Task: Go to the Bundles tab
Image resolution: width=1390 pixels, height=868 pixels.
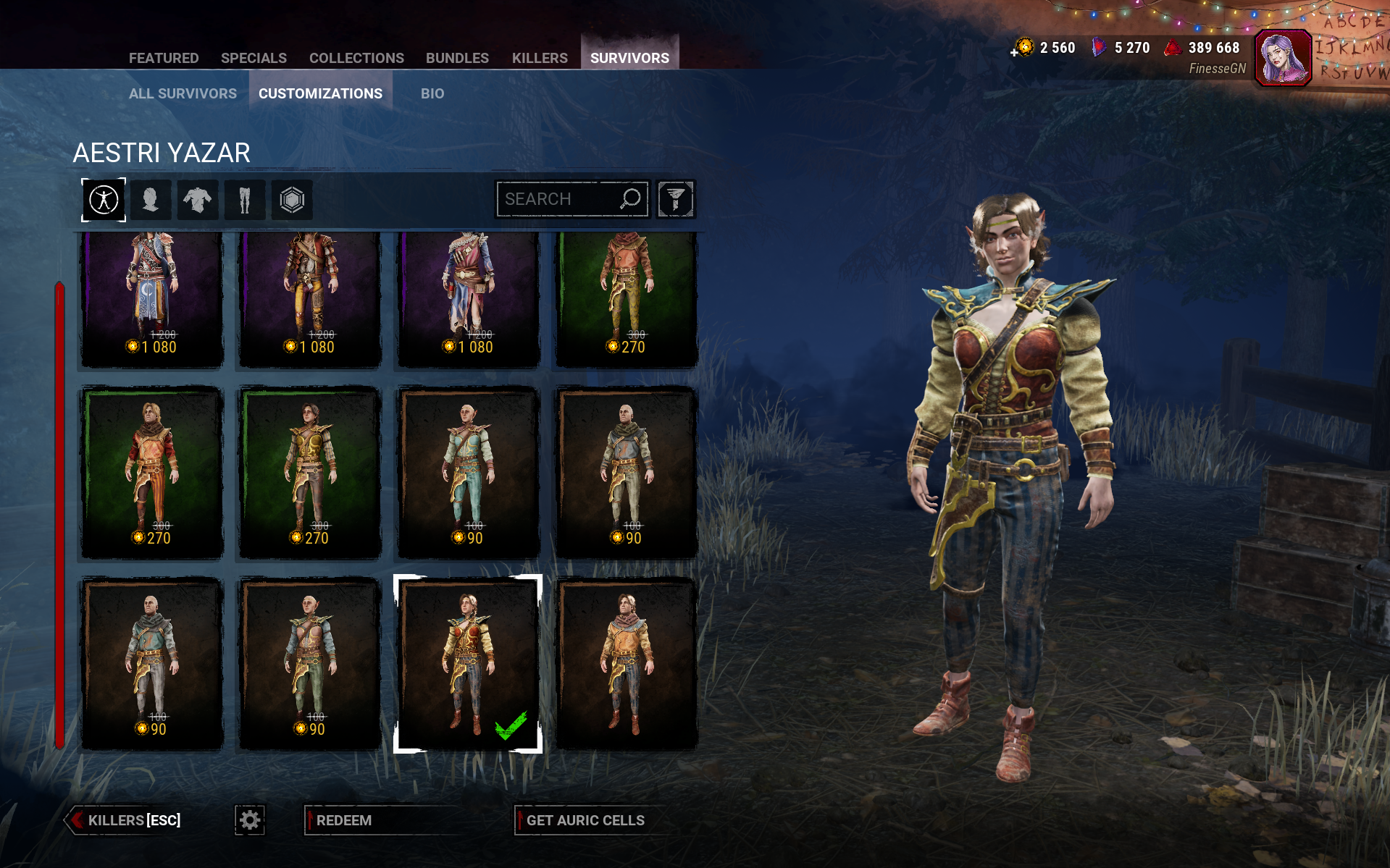Action: pos(457,58)
